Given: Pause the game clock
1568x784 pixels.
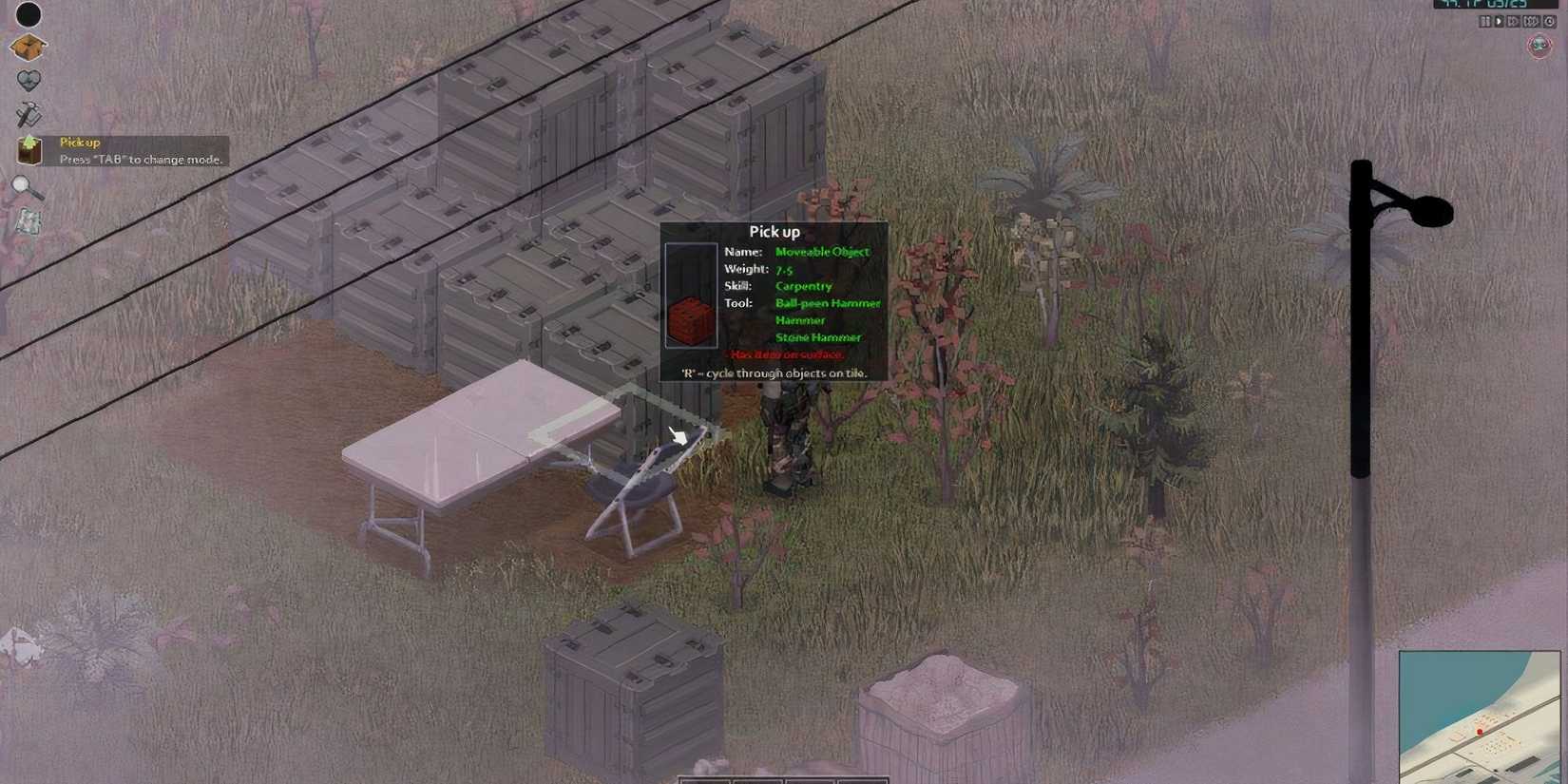Looking at the screenshot, I should click(x=1484, y=21).
